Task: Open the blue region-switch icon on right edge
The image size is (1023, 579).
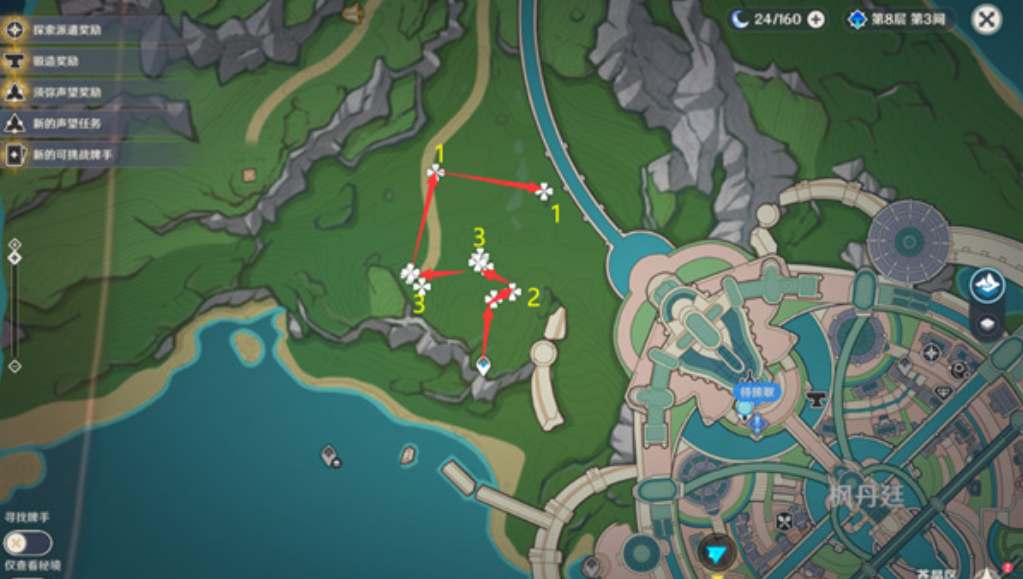Action: 987,284
